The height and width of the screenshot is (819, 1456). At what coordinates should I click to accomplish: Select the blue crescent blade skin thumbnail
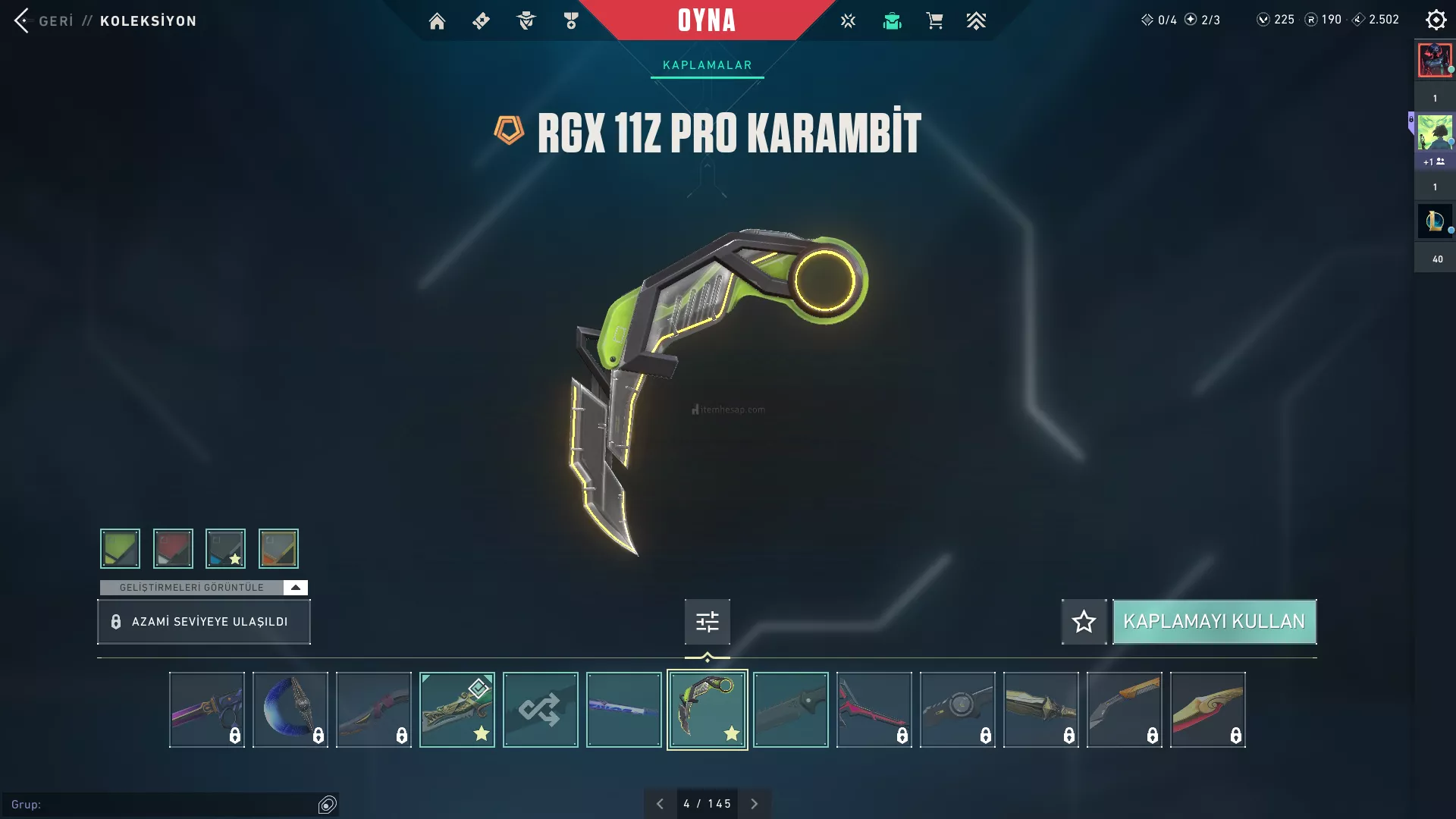coord(290,710)
